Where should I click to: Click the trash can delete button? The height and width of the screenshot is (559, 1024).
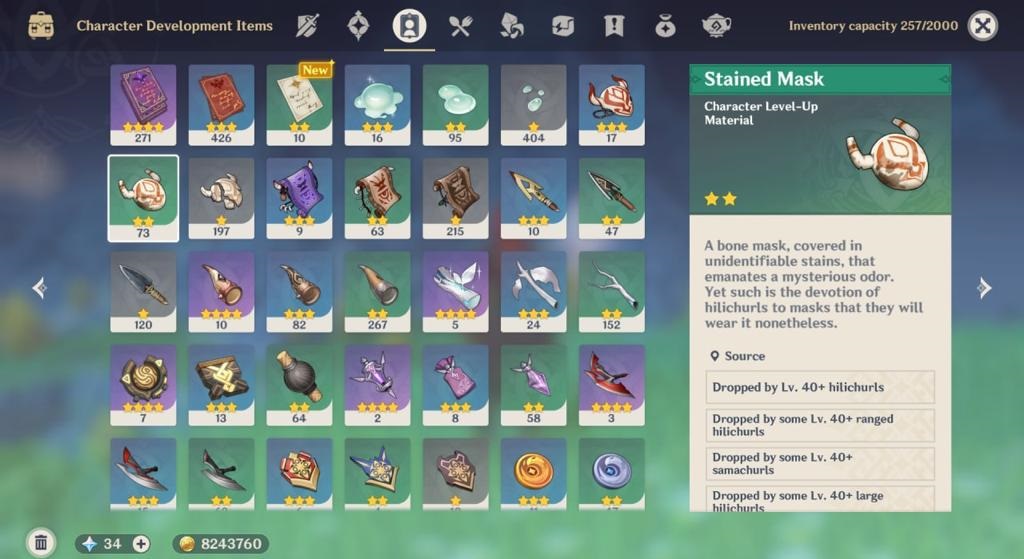pyautogui.click(x=41, y=543)
